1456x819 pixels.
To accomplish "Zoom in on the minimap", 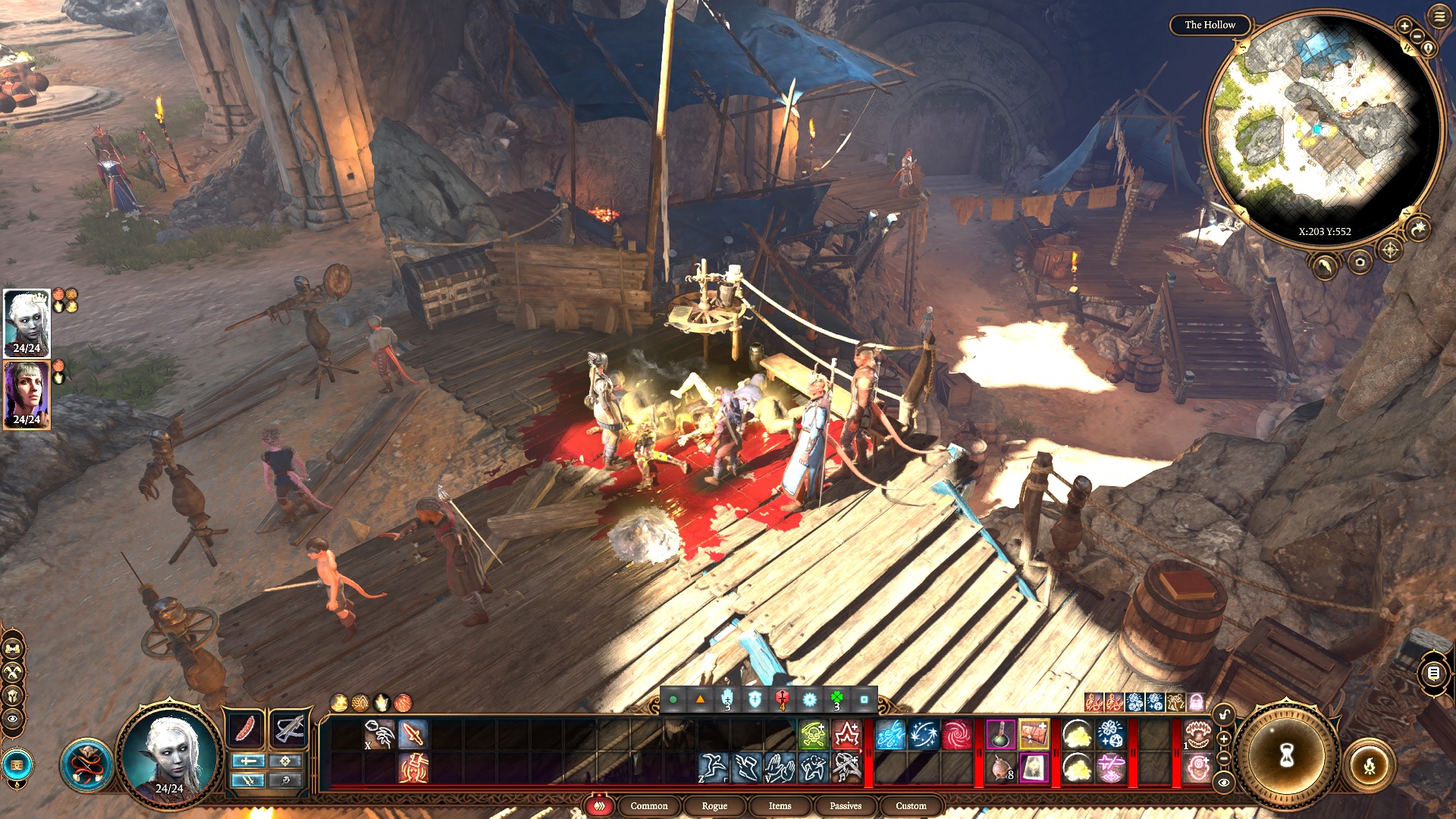I will coord(1404,26).
